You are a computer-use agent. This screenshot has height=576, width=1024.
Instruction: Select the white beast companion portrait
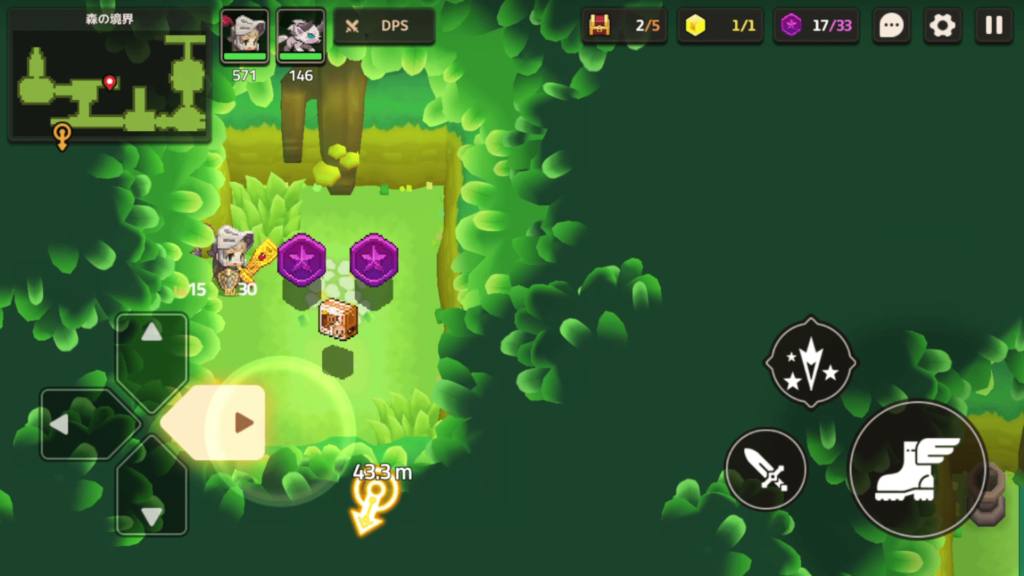click(x=301, y=36)
